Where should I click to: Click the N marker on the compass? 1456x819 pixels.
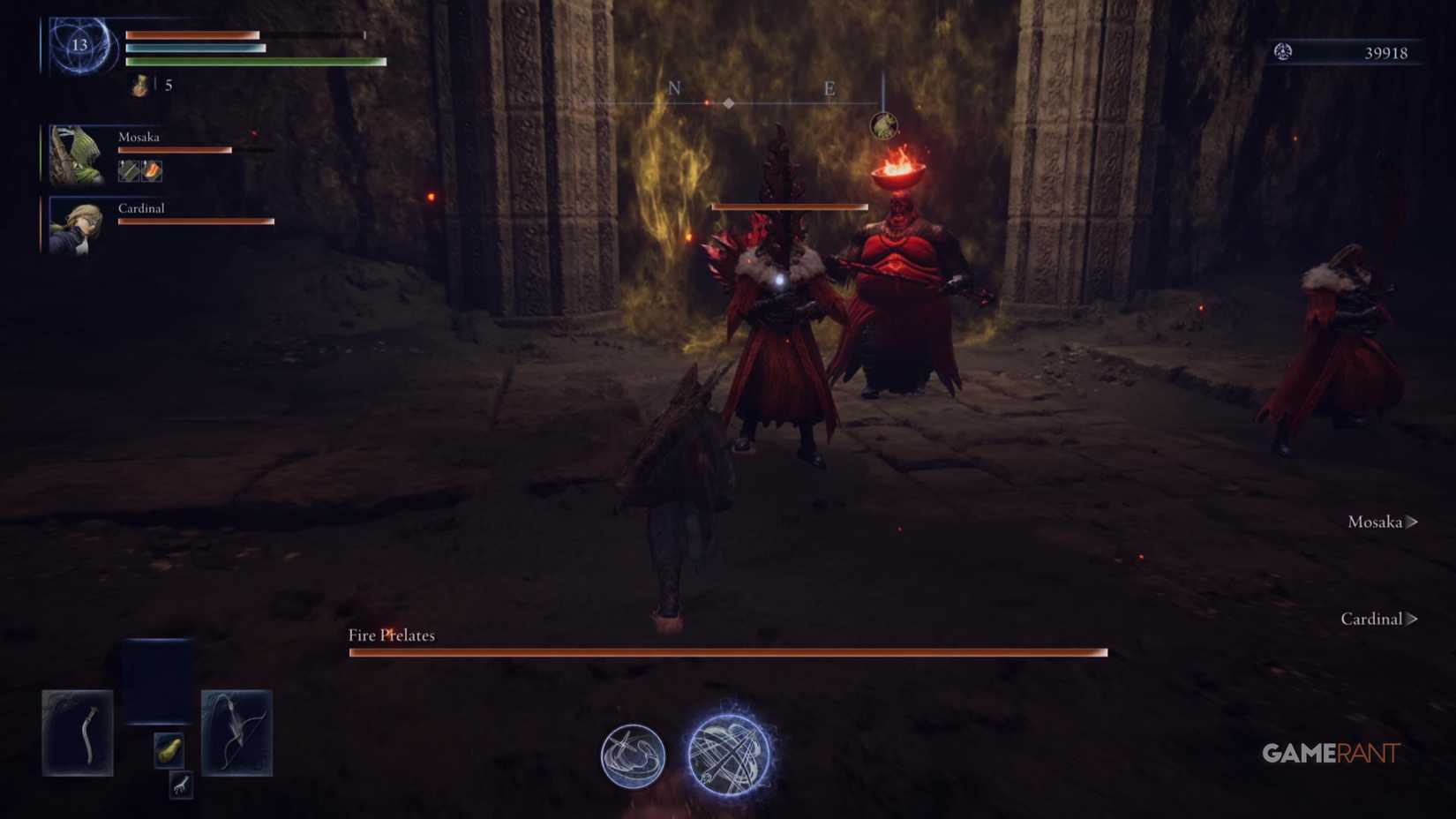tap(675, 88)
